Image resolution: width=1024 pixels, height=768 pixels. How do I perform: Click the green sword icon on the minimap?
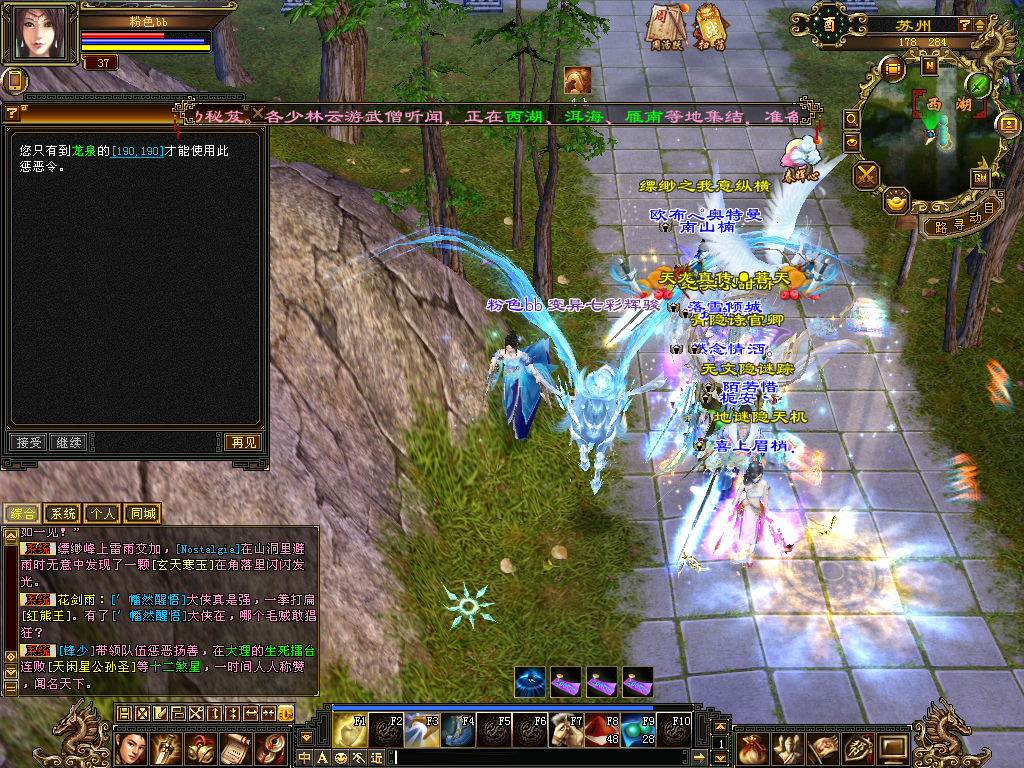978,85
